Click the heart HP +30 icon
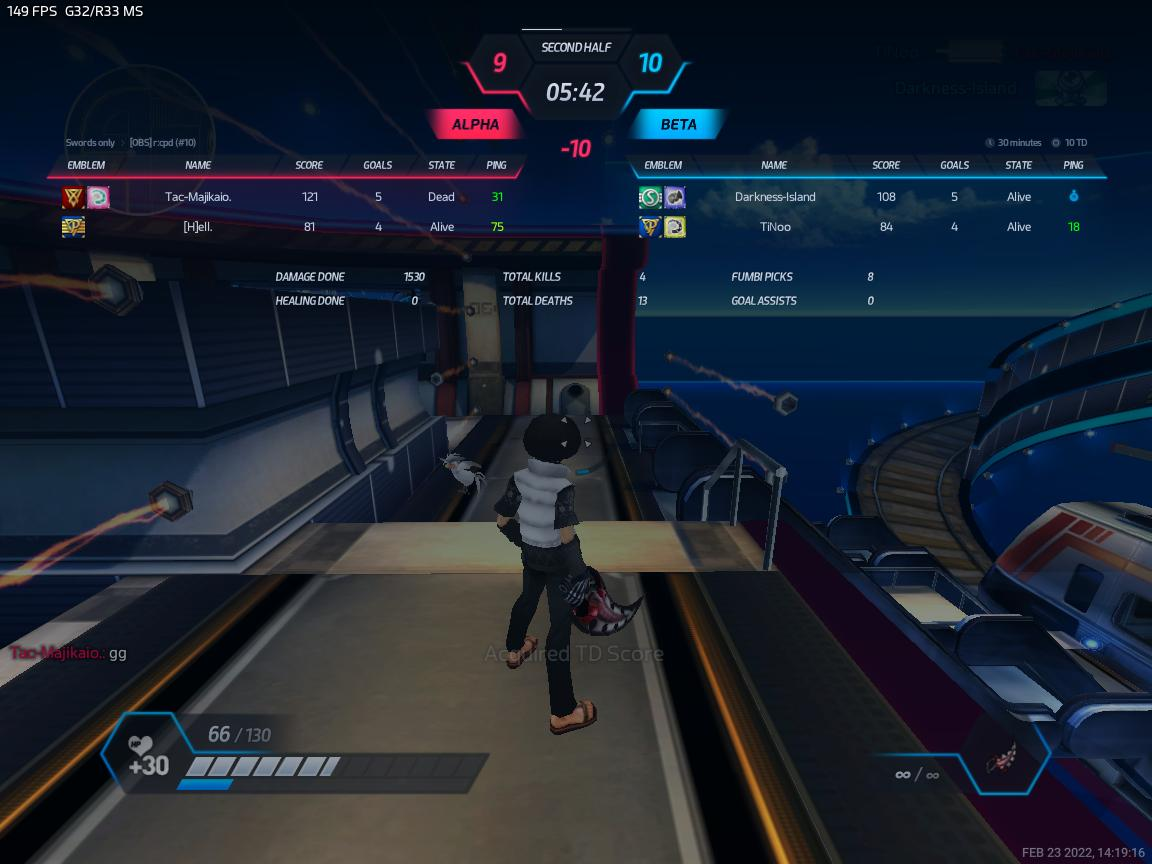This screenshot has width=1152, height=864. tap(146, 757)
